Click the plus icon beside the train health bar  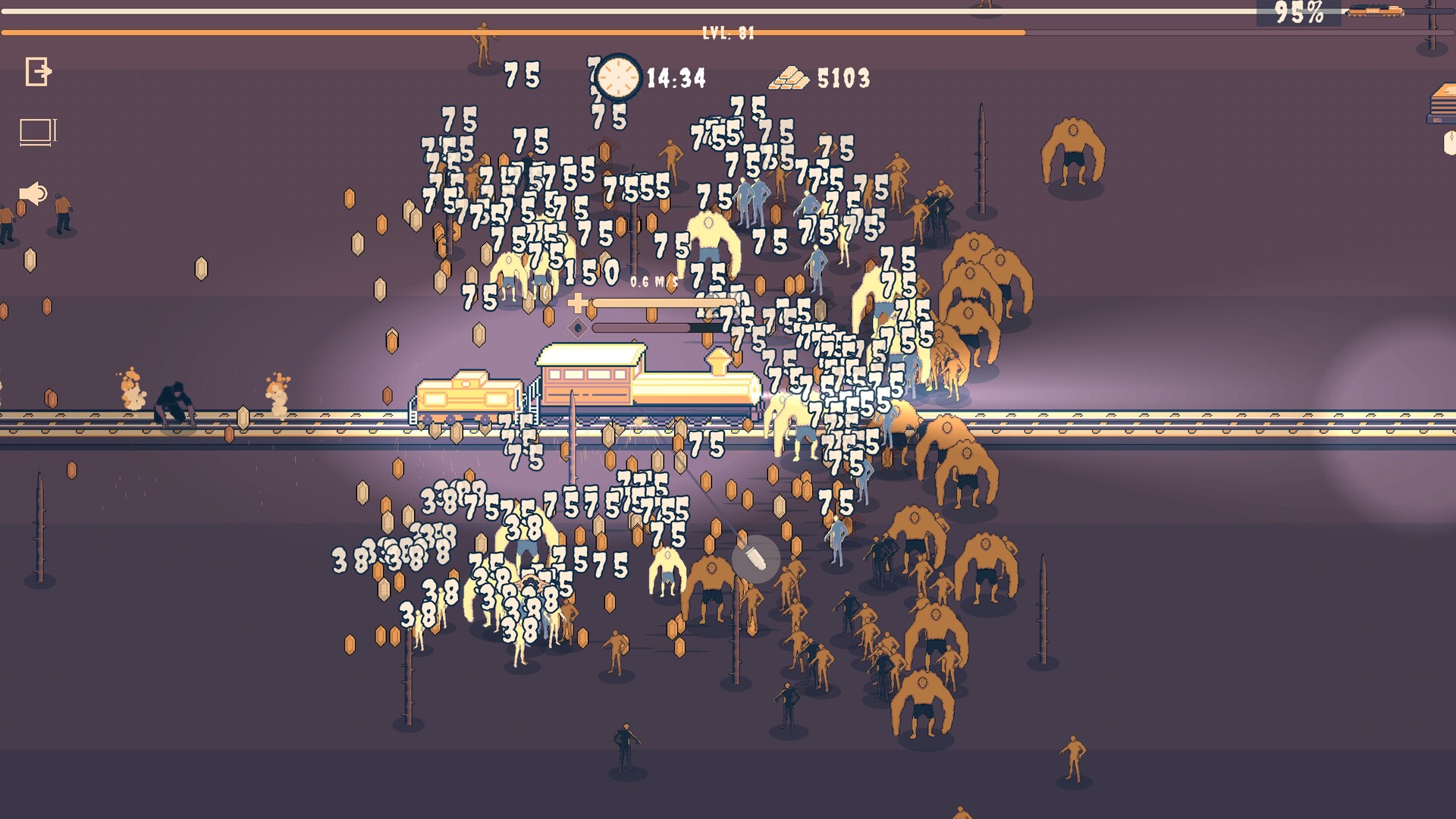pos(577,302)
